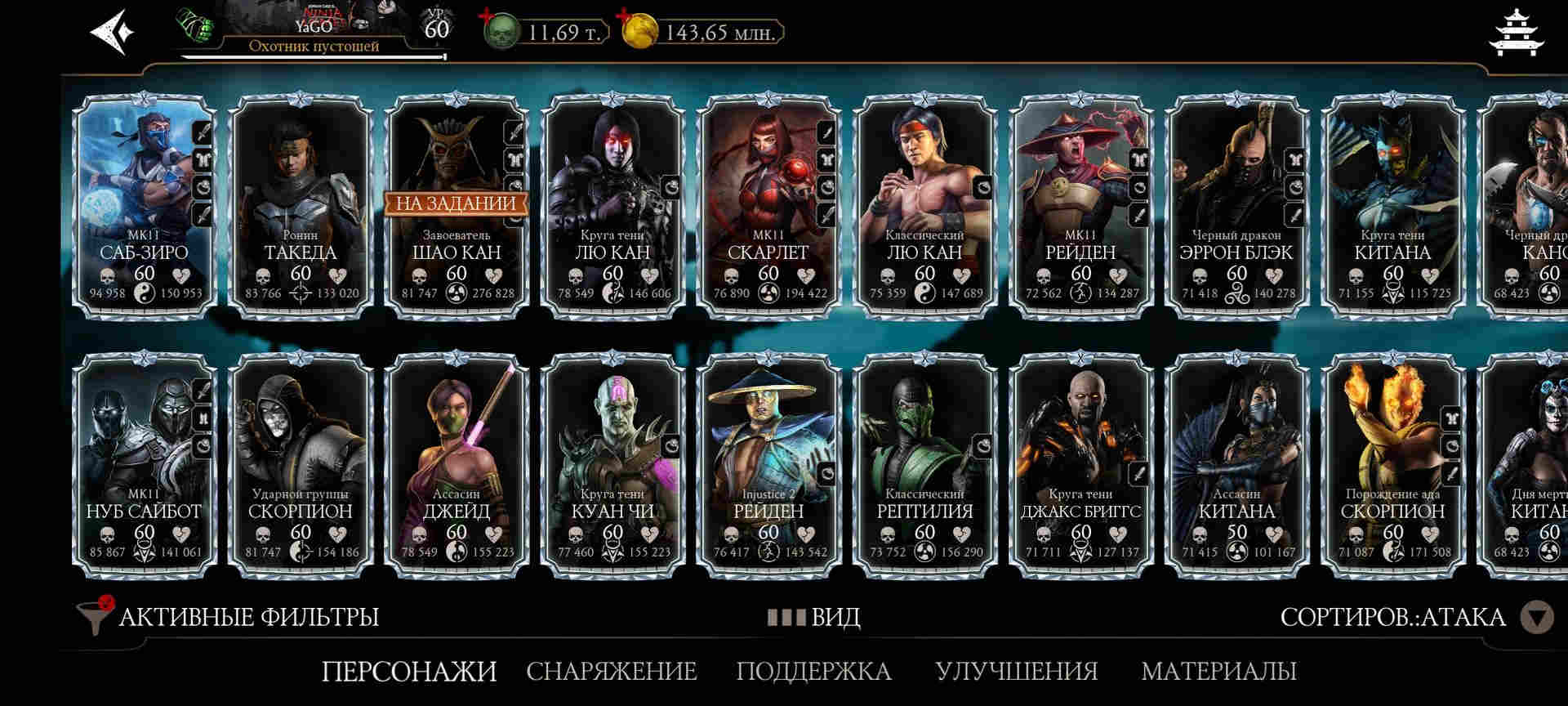The width and height of the screenshot is (1568, 706).
Task: Select the MK11 Нуб Сайбот card
Action: (x=144, y=466)
